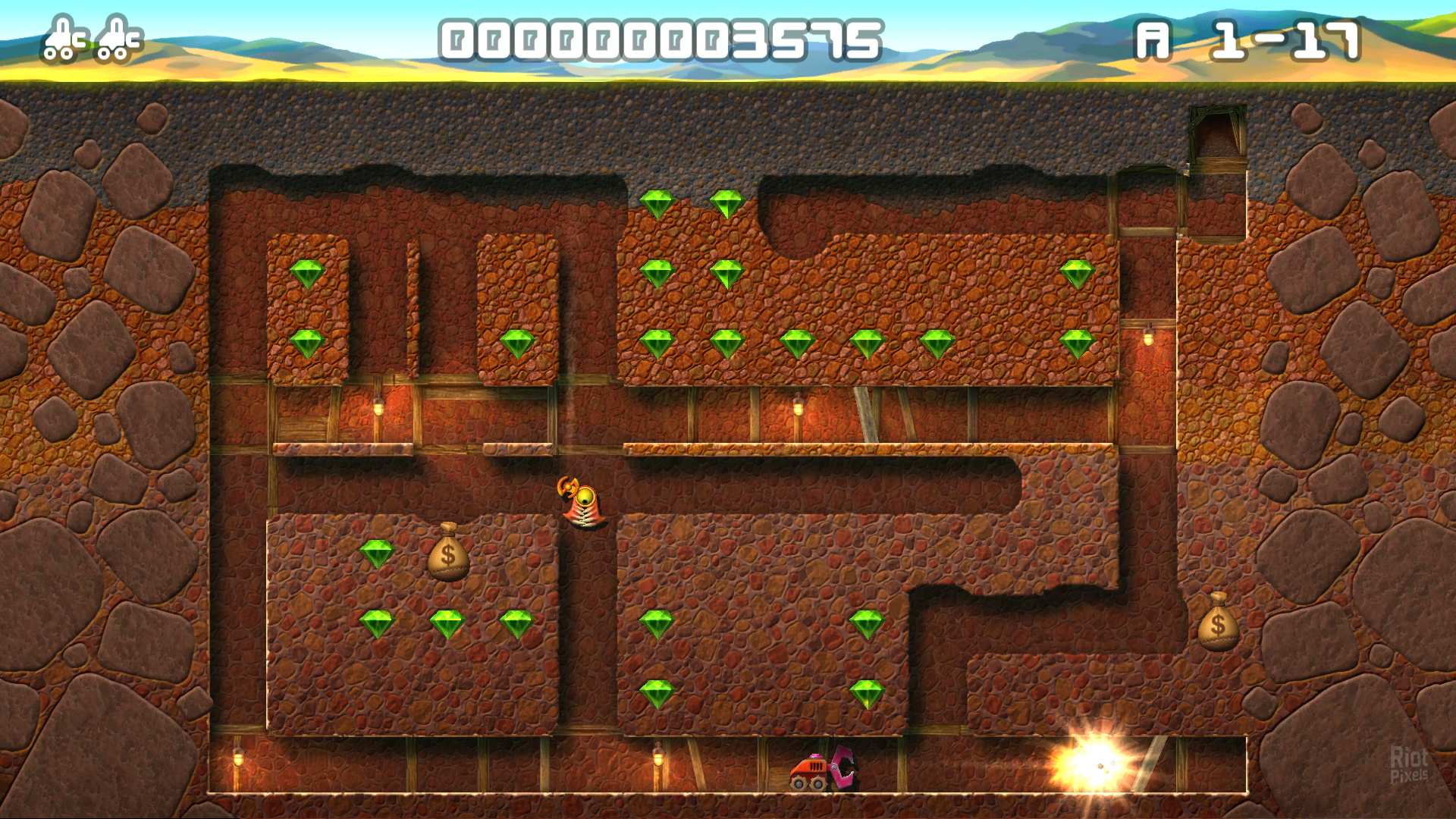Click the row of five gems in the upper cavern
The width and height of the screenshot is (1456, 819).
tap(800, 345)
